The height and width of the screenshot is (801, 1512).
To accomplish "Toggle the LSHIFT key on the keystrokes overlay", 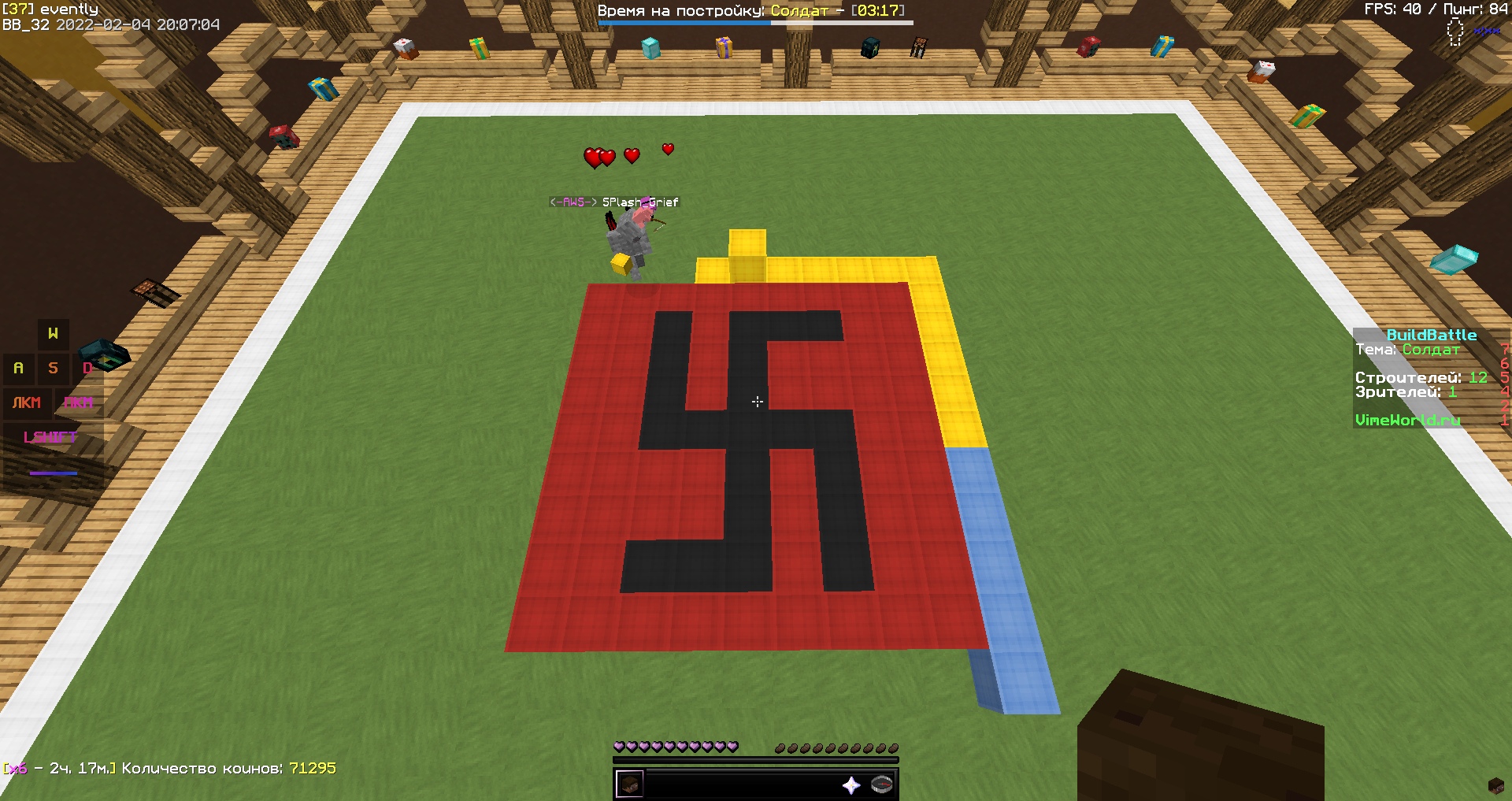I will click(x=50, y=436).
